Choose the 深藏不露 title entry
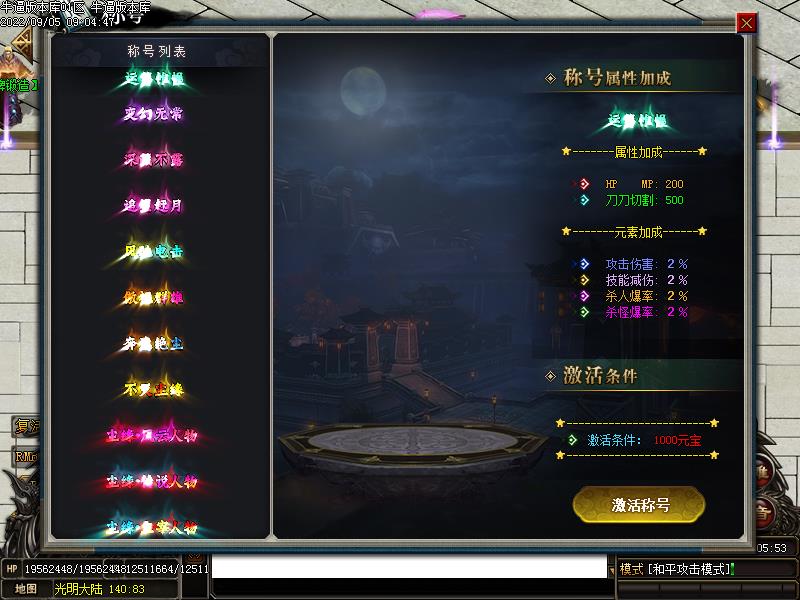The image size is (800, 600). (153, 160)
